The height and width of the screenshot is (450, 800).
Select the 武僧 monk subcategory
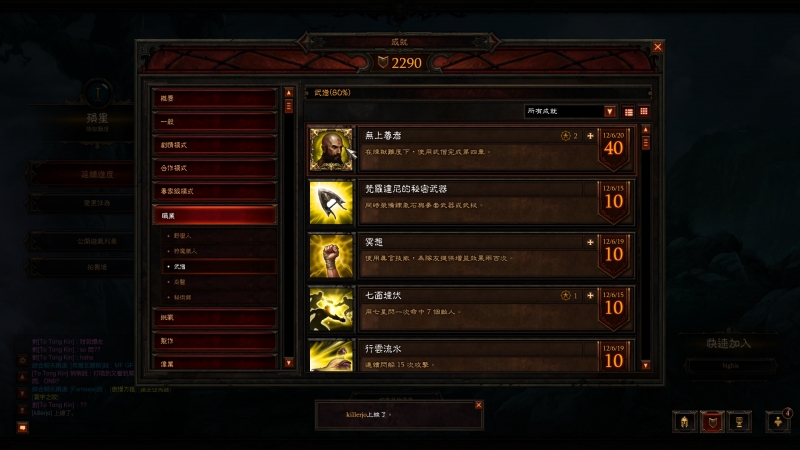pos(181,268)
